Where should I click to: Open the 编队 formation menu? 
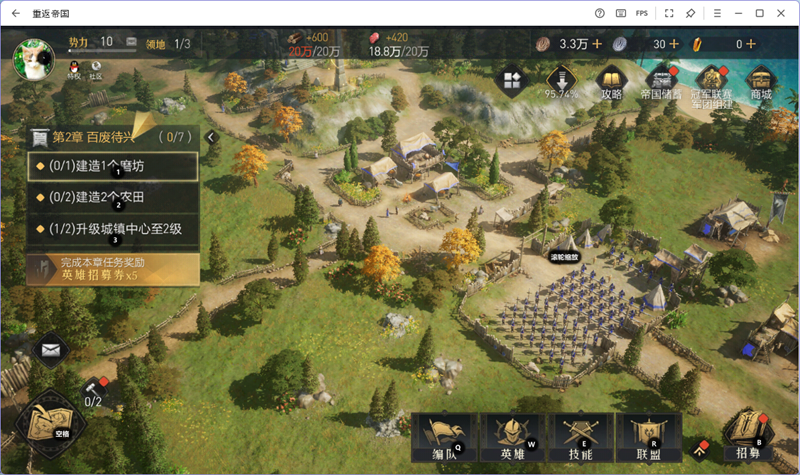point(445,436)
